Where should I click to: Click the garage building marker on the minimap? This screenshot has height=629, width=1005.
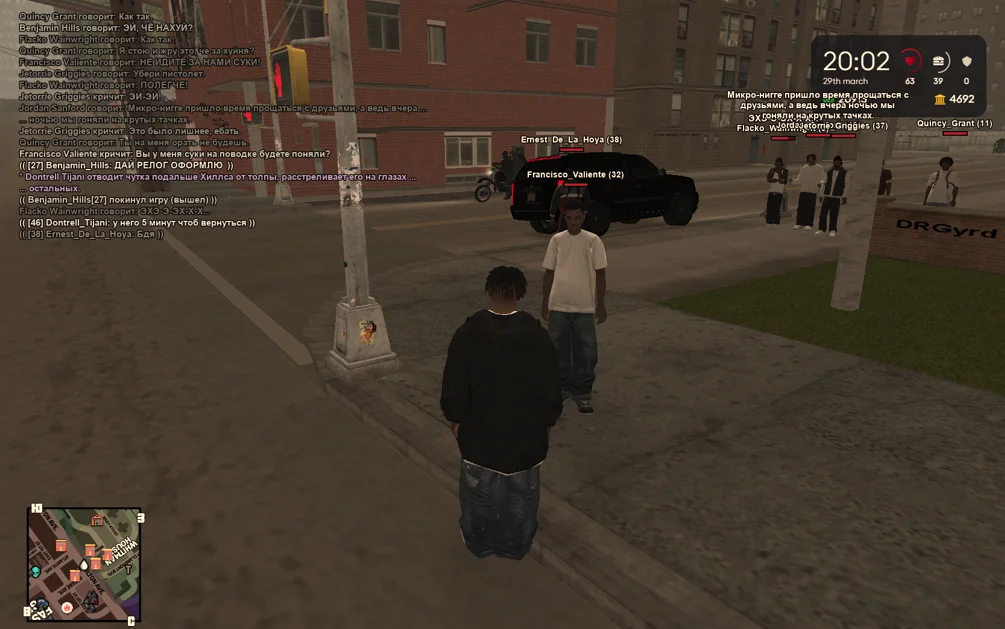(97, 520)
